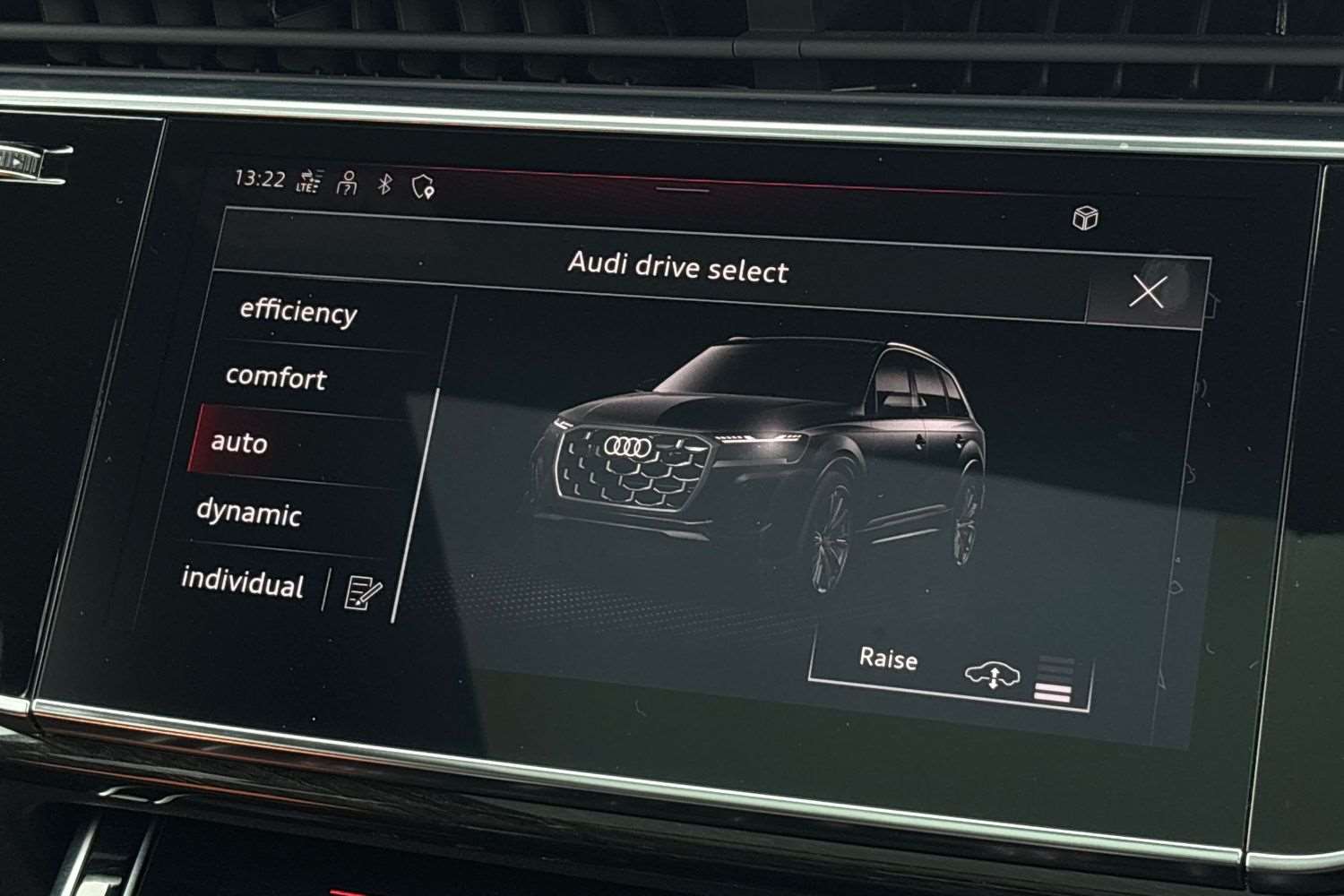Open Bluetooth settings via the Bluetooth icon
The height and width of the screenshot is (896, 1344).
click(x=383, y=185)
